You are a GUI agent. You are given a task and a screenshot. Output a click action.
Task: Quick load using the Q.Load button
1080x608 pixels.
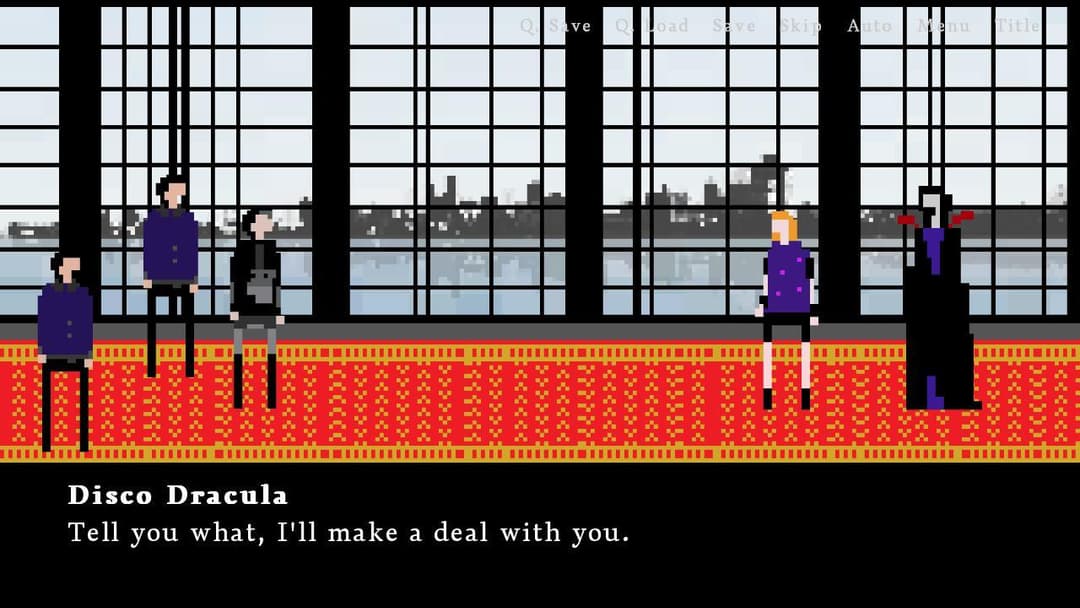tap(651, 26)
